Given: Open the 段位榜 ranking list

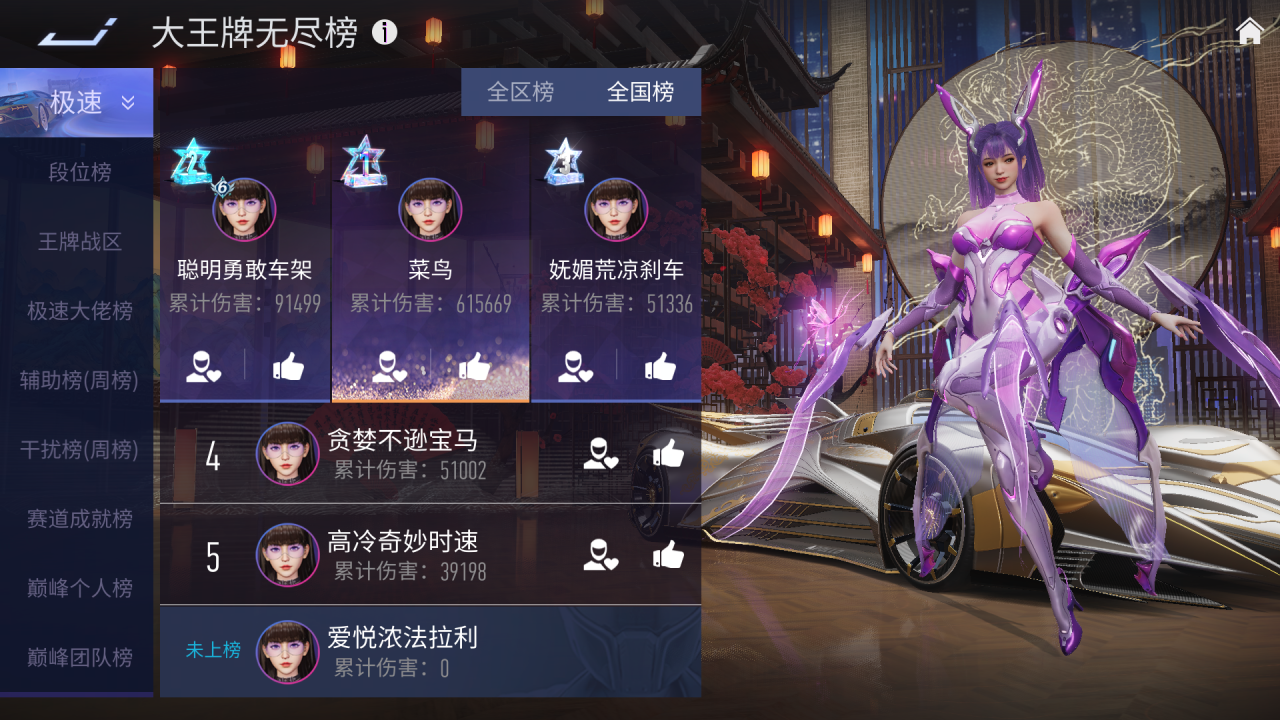Looking at the screenshot, I should click(x=80, y=172).
